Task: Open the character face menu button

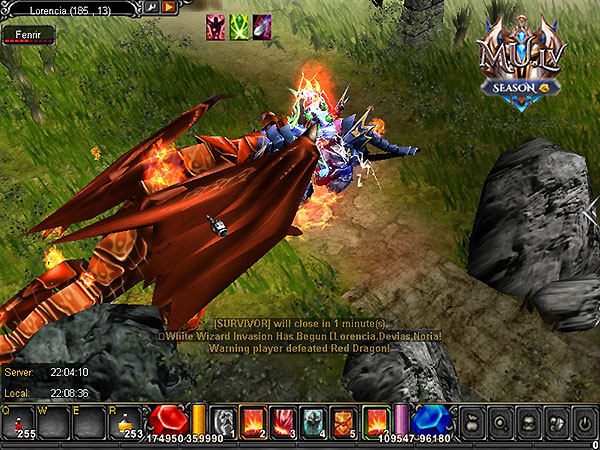Action: tap(529, 420)
